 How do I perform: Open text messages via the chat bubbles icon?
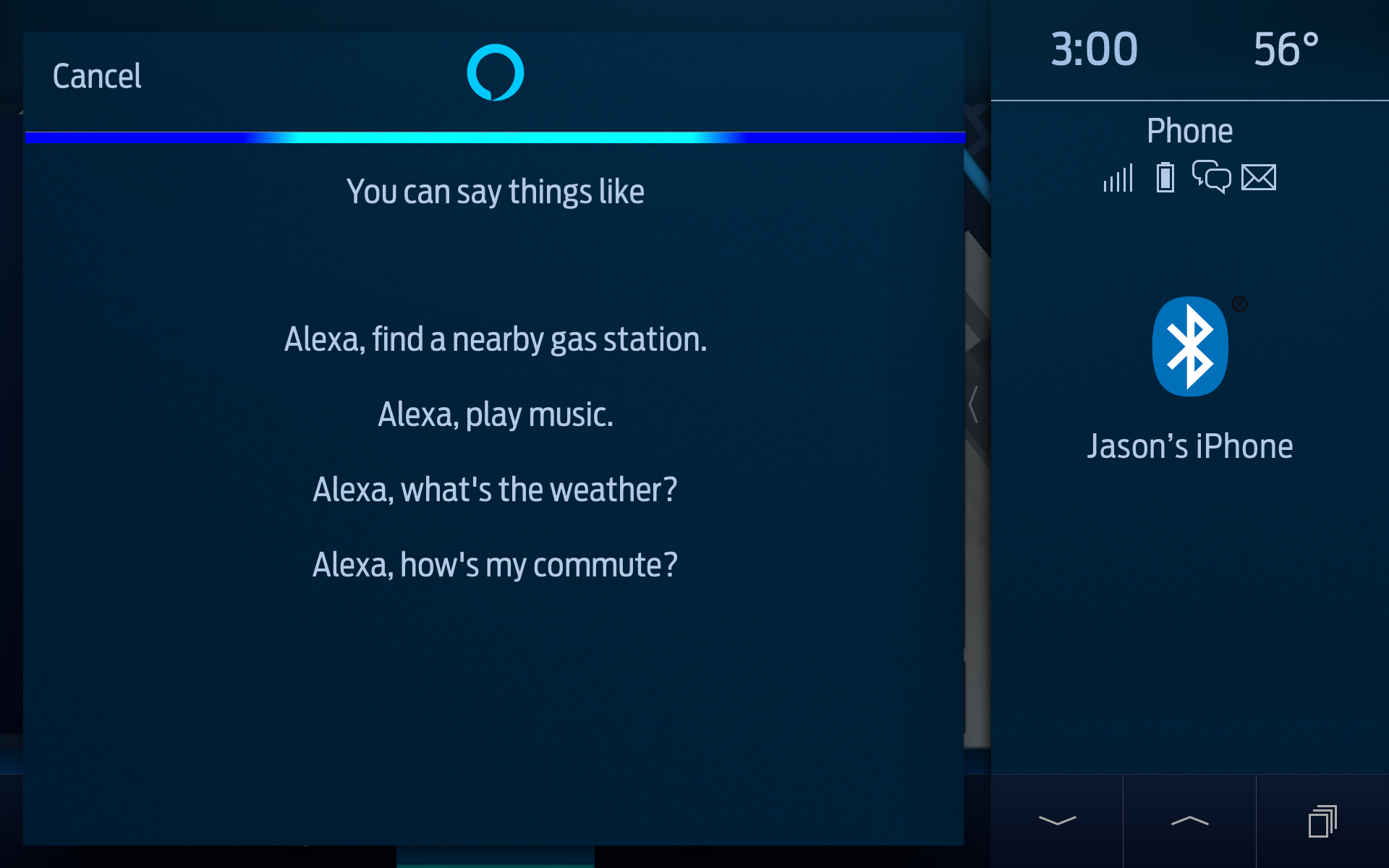click(1212, 178)
